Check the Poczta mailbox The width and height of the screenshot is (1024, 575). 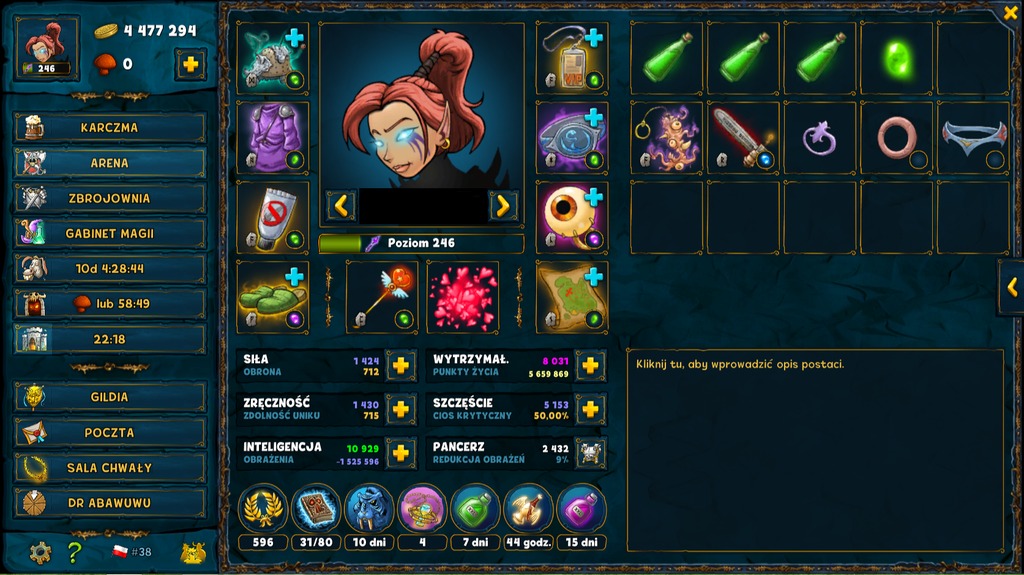tap(110, 432)
